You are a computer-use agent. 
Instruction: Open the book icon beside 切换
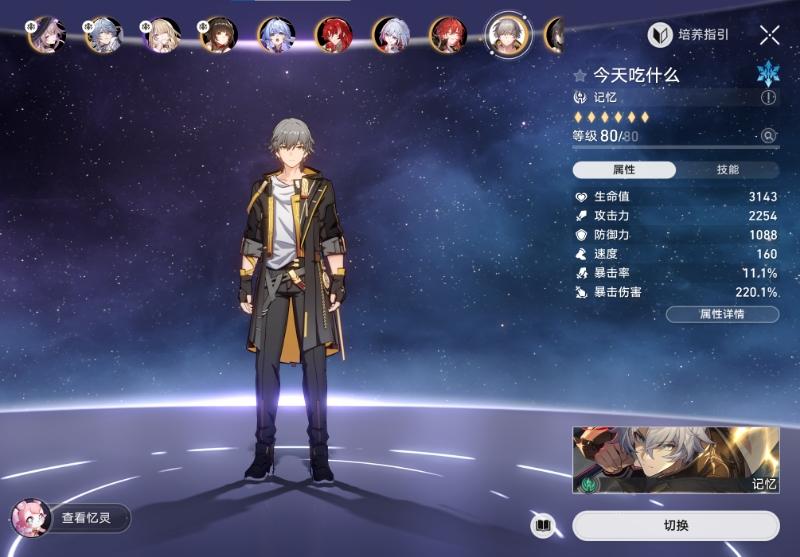coord(543,525)
